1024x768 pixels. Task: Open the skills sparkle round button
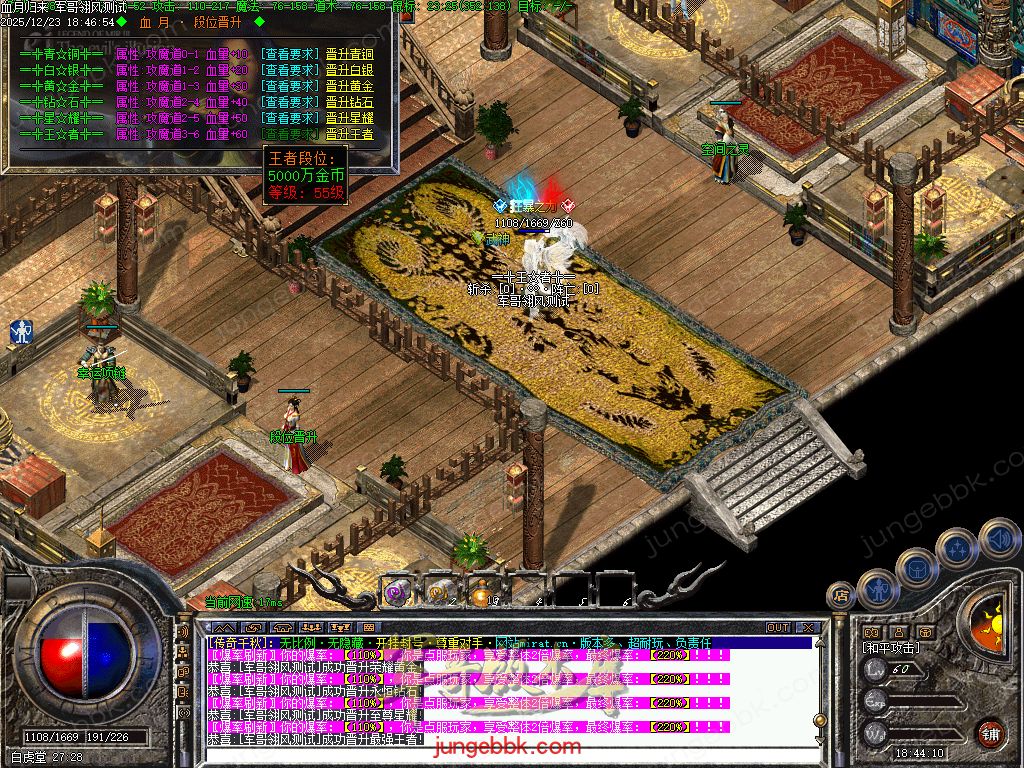click(957, 548)
